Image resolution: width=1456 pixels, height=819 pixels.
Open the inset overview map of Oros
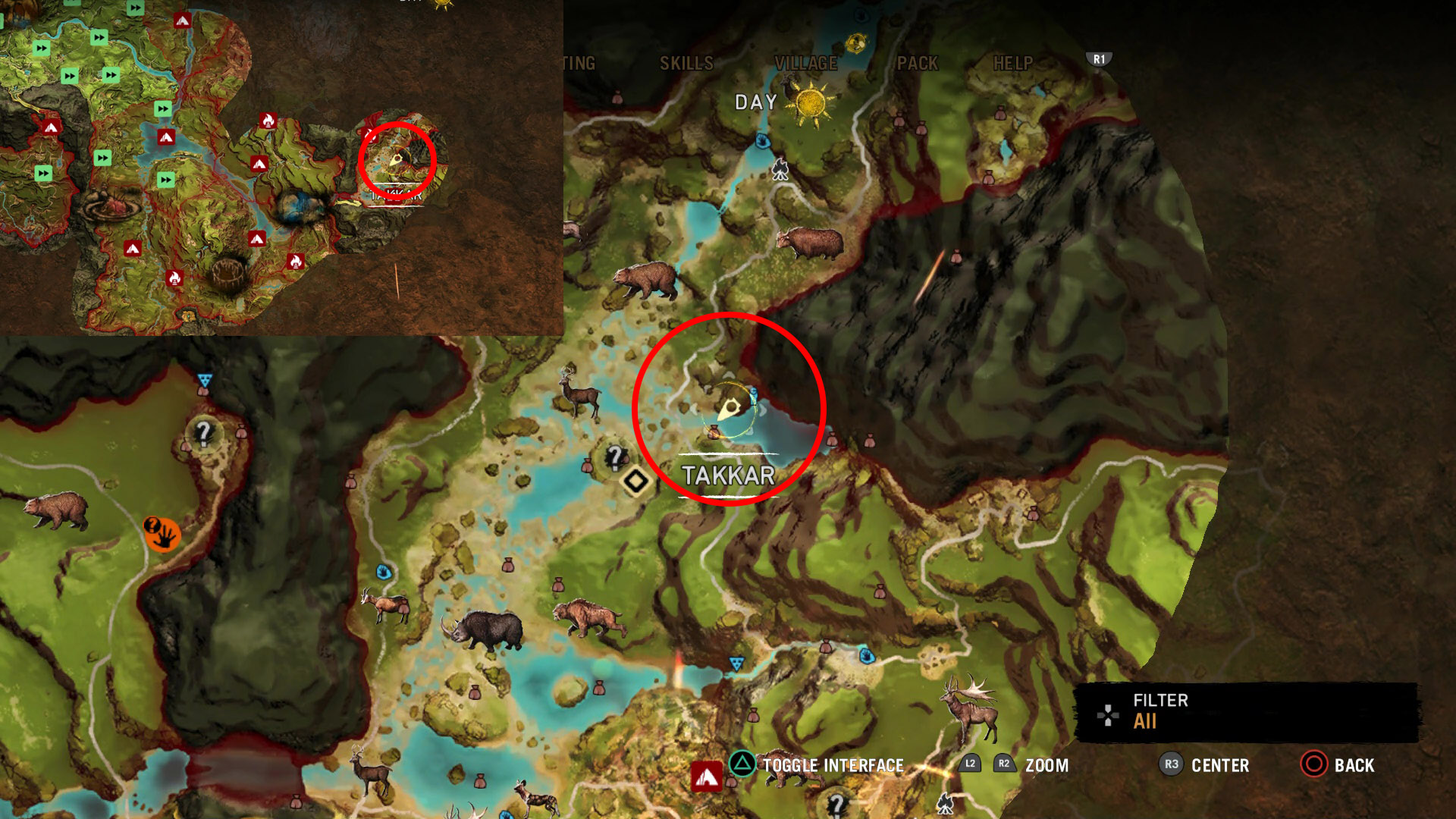(281, 167)
